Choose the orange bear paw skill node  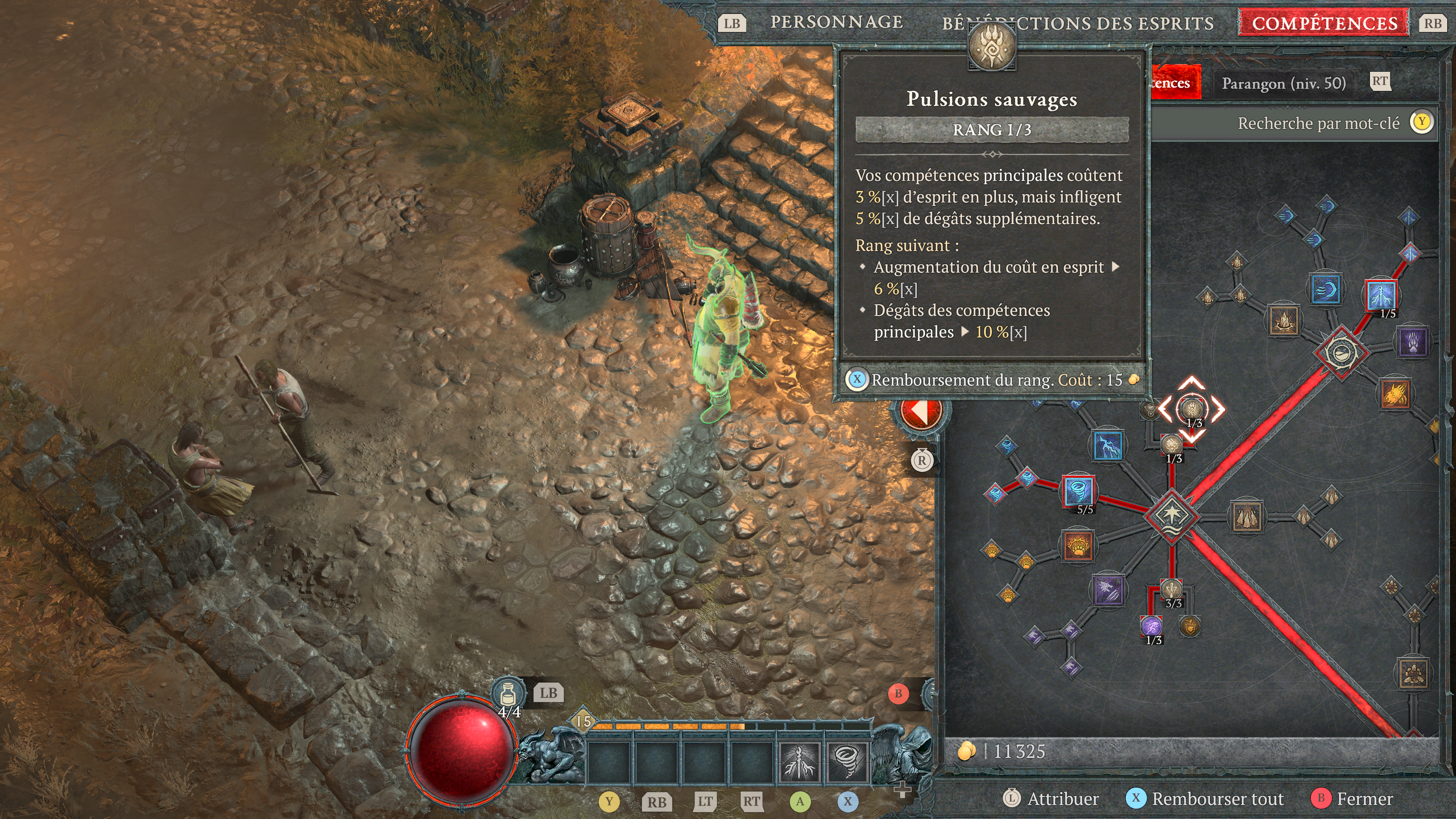click(x=1078, y=546)
